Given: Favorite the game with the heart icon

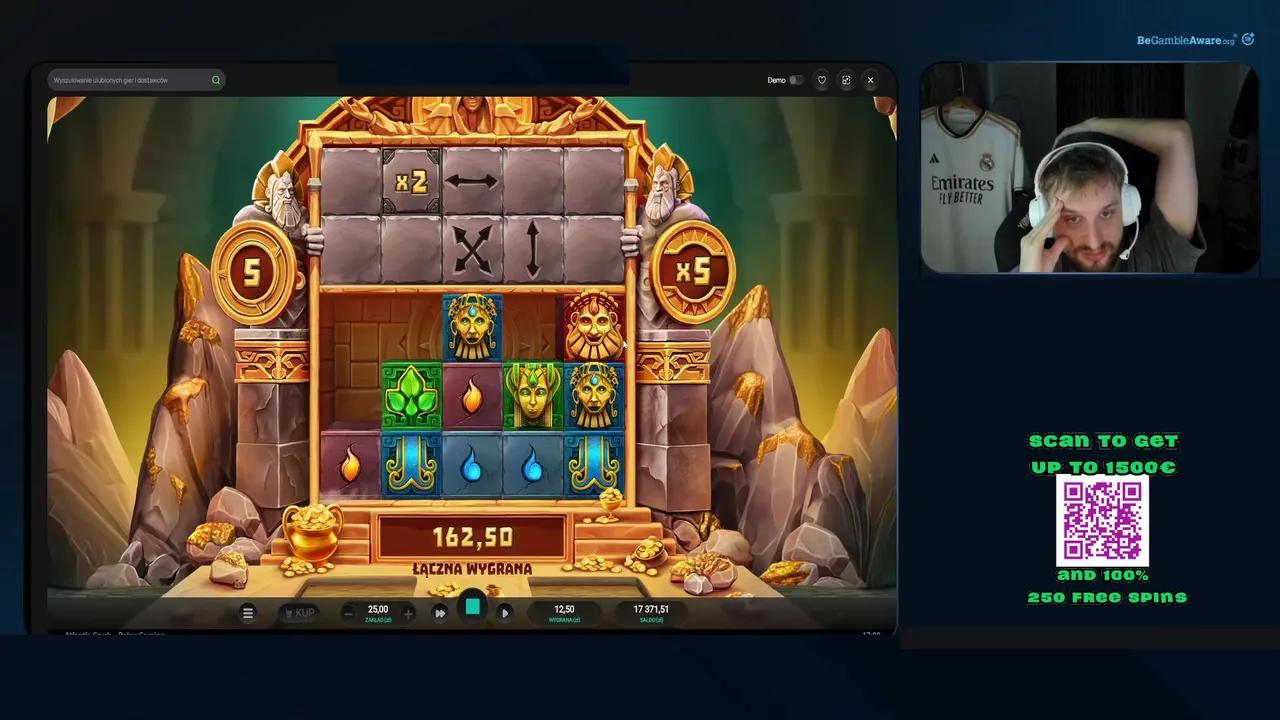Looking at the screenshot, I should (x=820, y=79).
